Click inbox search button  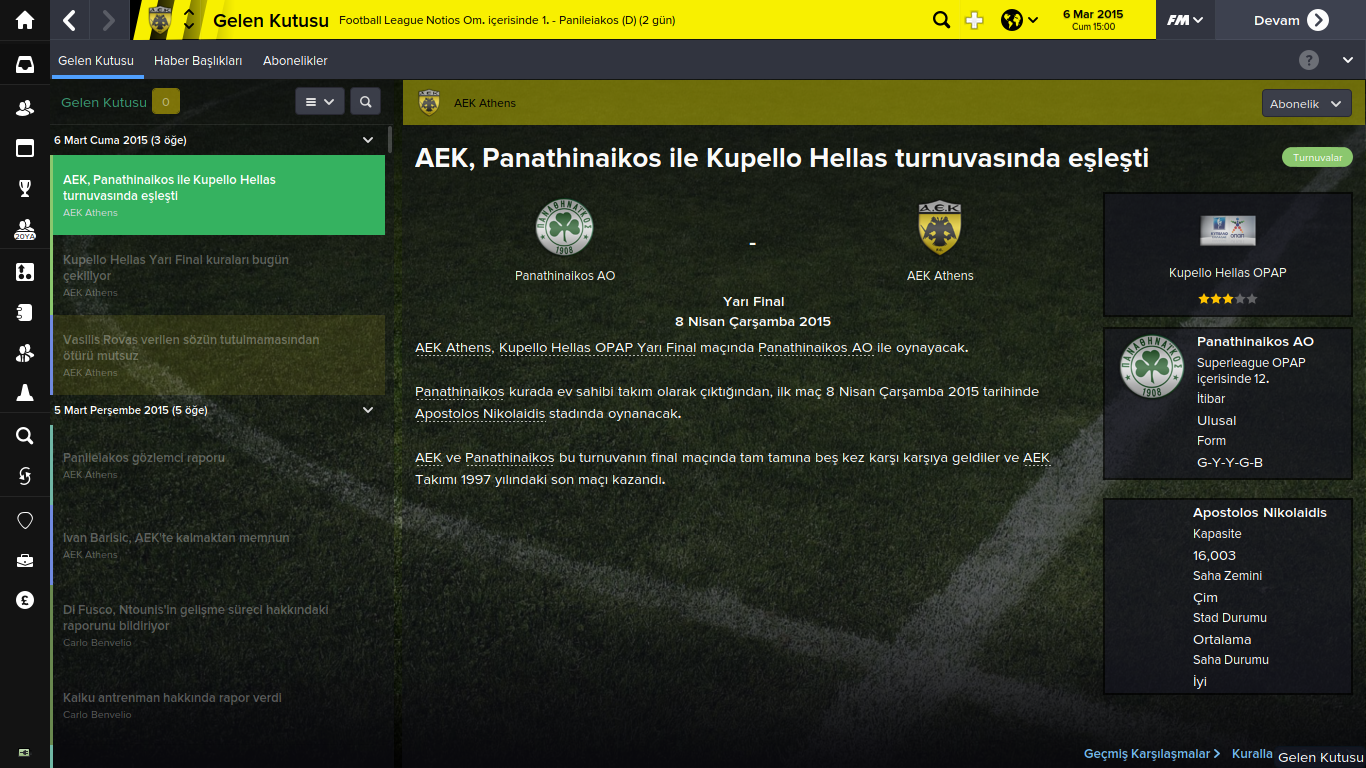pyautogui.click(x=366, y=102)
